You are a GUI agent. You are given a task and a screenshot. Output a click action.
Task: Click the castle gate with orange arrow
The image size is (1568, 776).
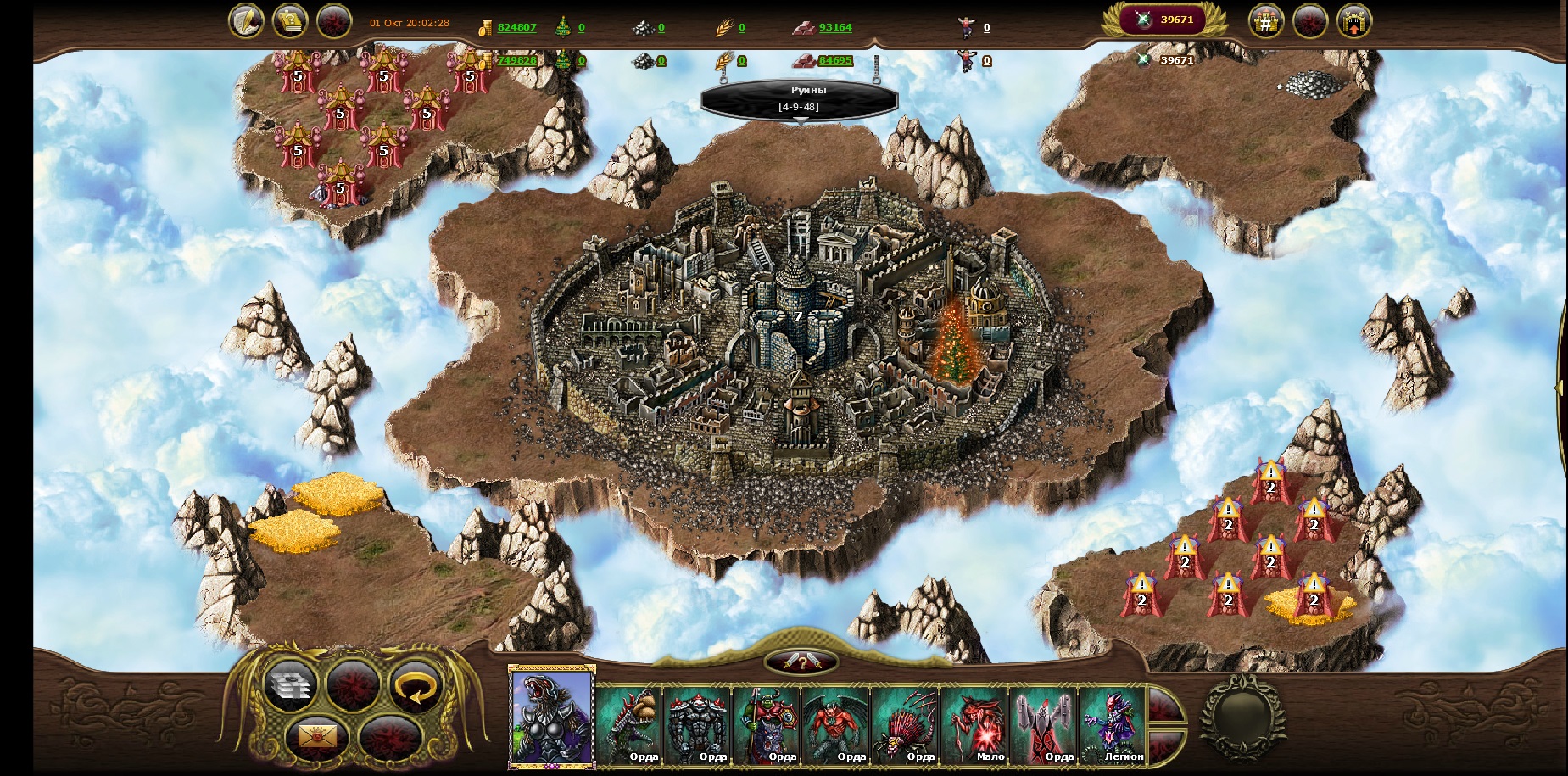click(1353, 22)
